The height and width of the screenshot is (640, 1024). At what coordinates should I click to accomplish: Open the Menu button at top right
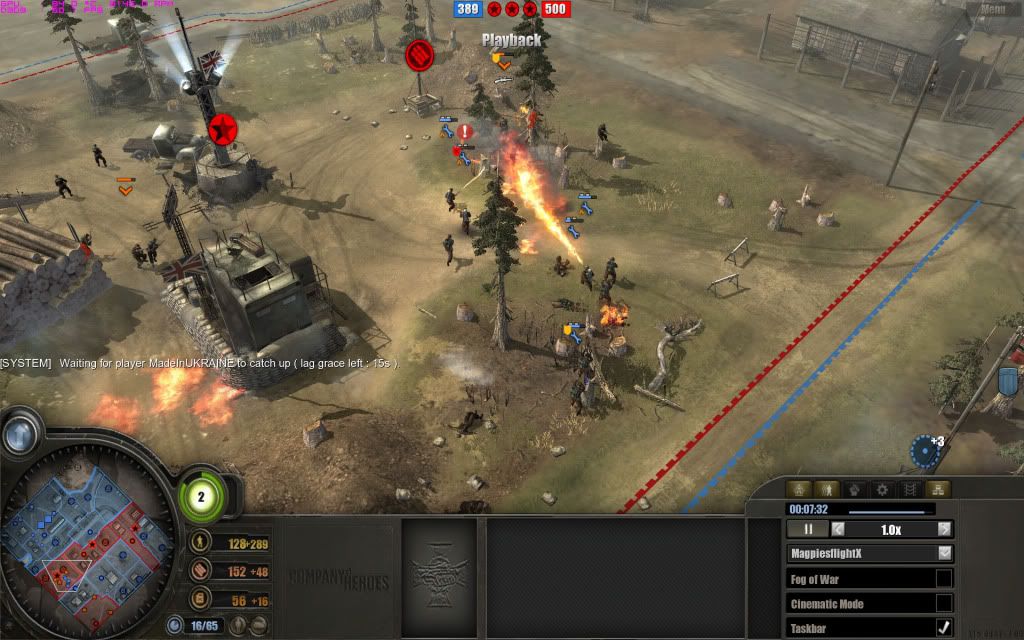[x=993, y=9]
